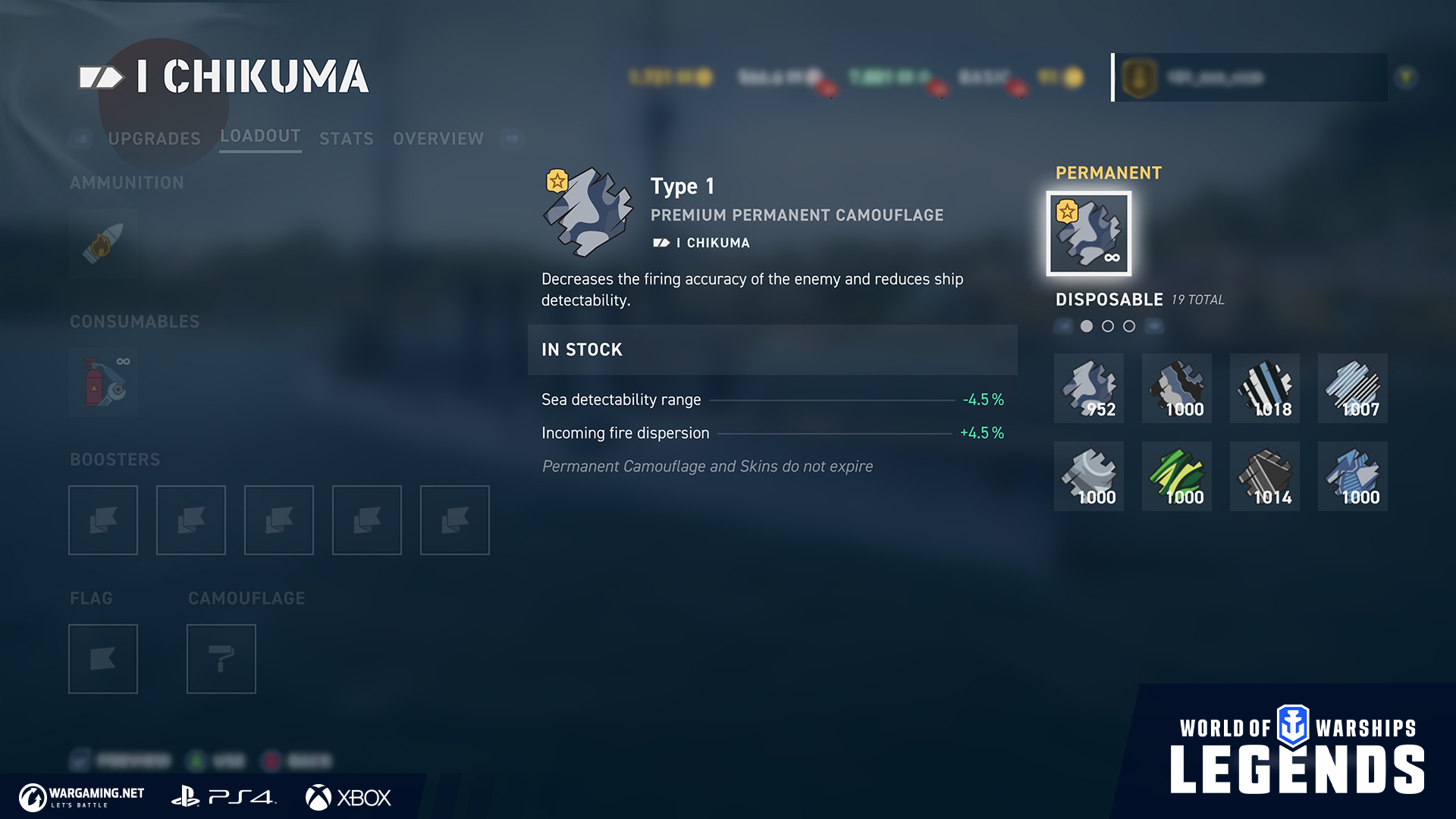Image resolution: width=1456 pixels, height=819 pixels.
Task: Select the Type 1 permanent camouflage tile
Action: pyautogui.click(x=1089, y=234)
